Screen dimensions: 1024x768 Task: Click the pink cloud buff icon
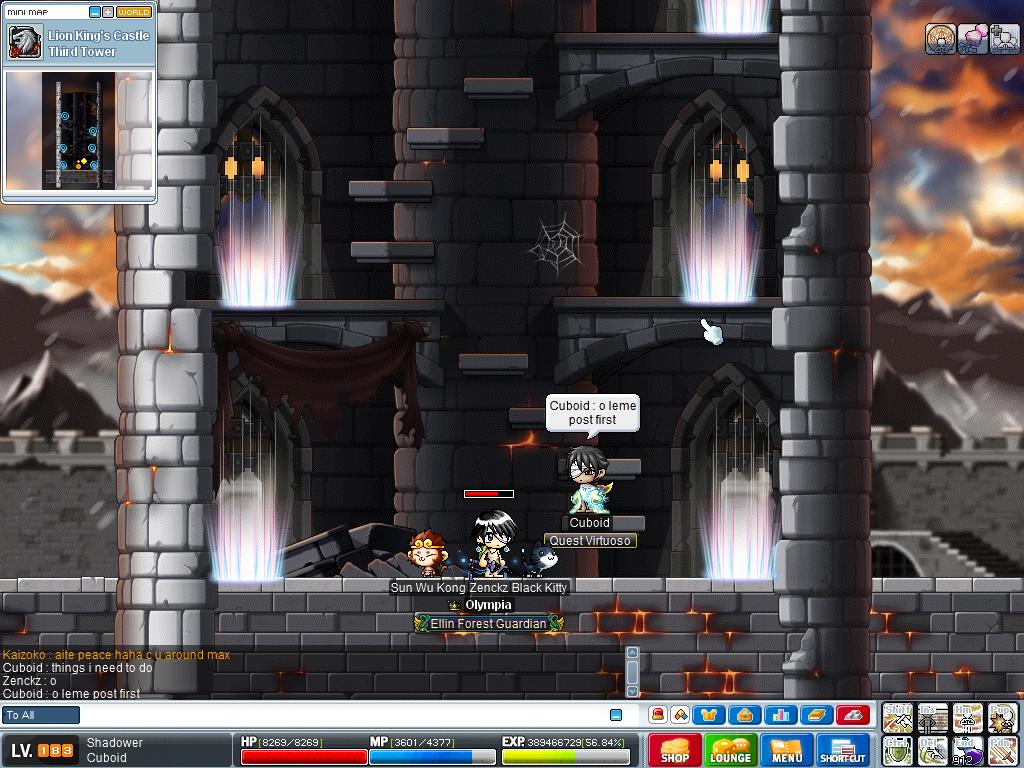tap(972, 39)
